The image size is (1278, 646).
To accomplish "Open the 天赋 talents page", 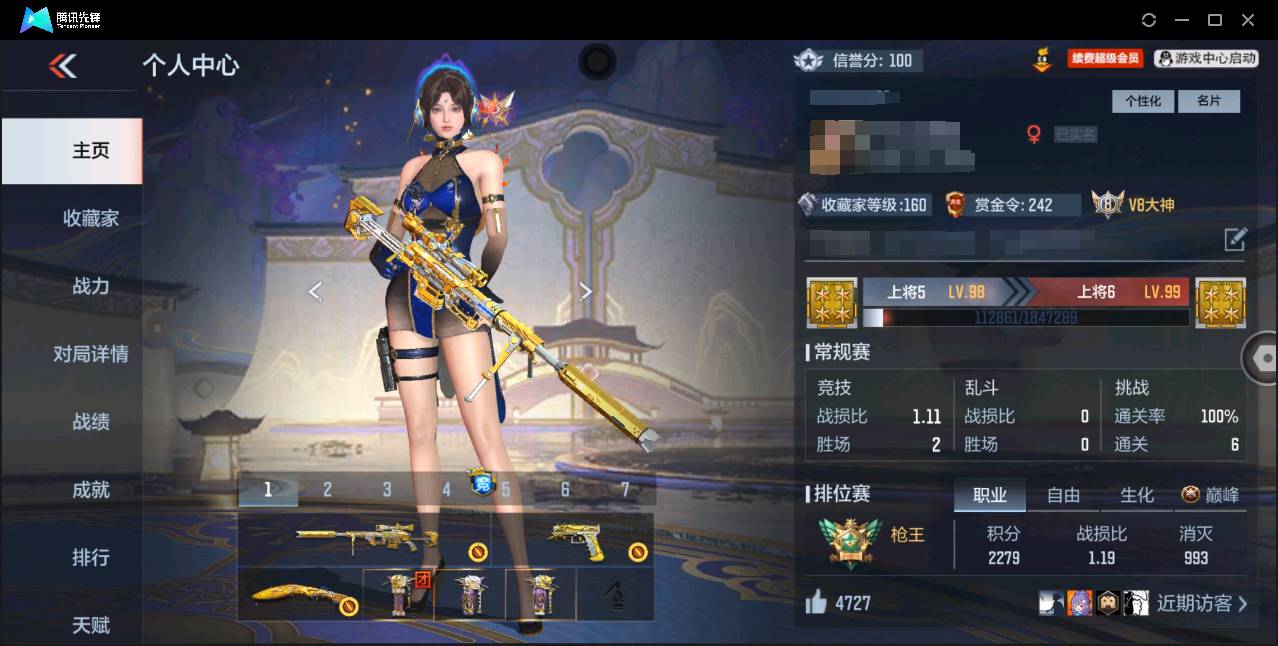I will click(90, 625).
